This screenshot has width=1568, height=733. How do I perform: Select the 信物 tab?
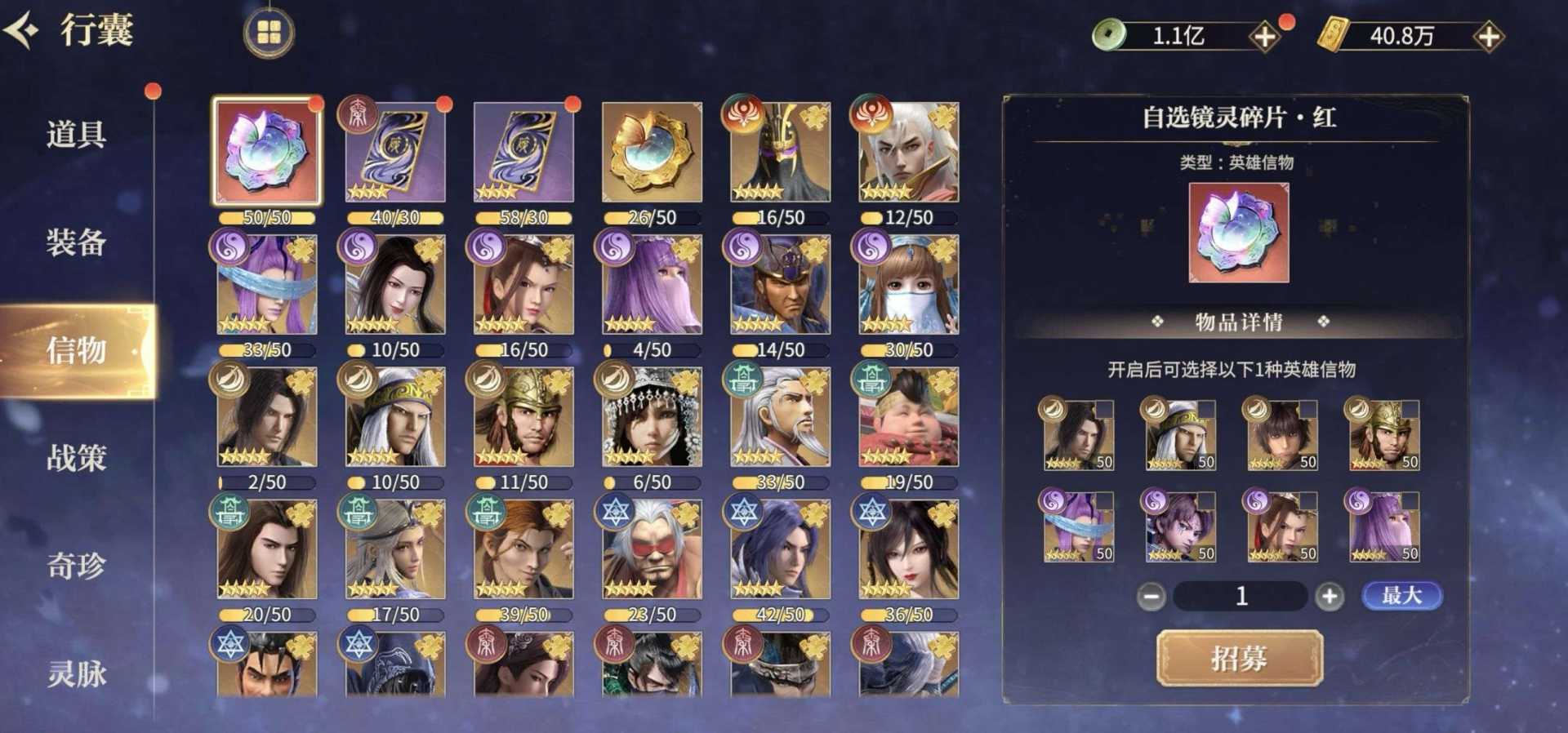(76, 350)
